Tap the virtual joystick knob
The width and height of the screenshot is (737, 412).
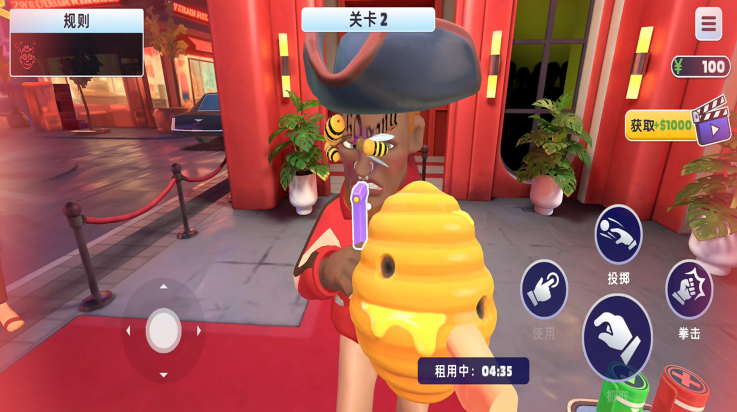click(x=164, y=330)
